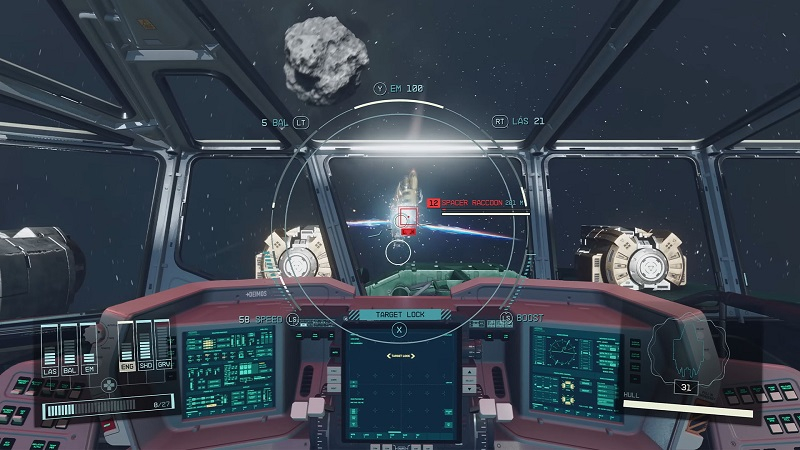Select the EM power allocation column
Viewport: 800px width, 450px height.
coord(90,350)
